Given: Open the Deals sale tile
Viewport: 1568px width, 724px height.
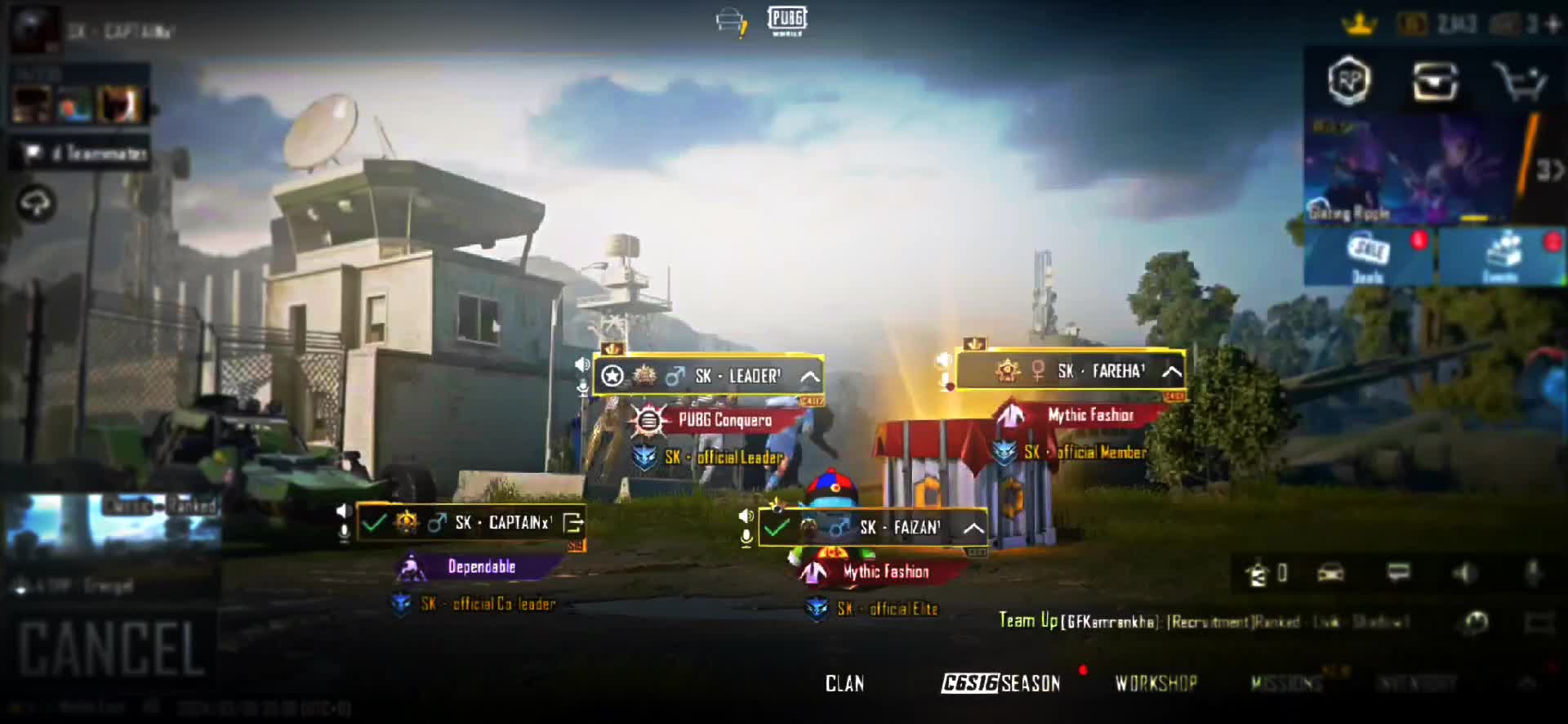Looking at the screenshot, I should 1368,257.
